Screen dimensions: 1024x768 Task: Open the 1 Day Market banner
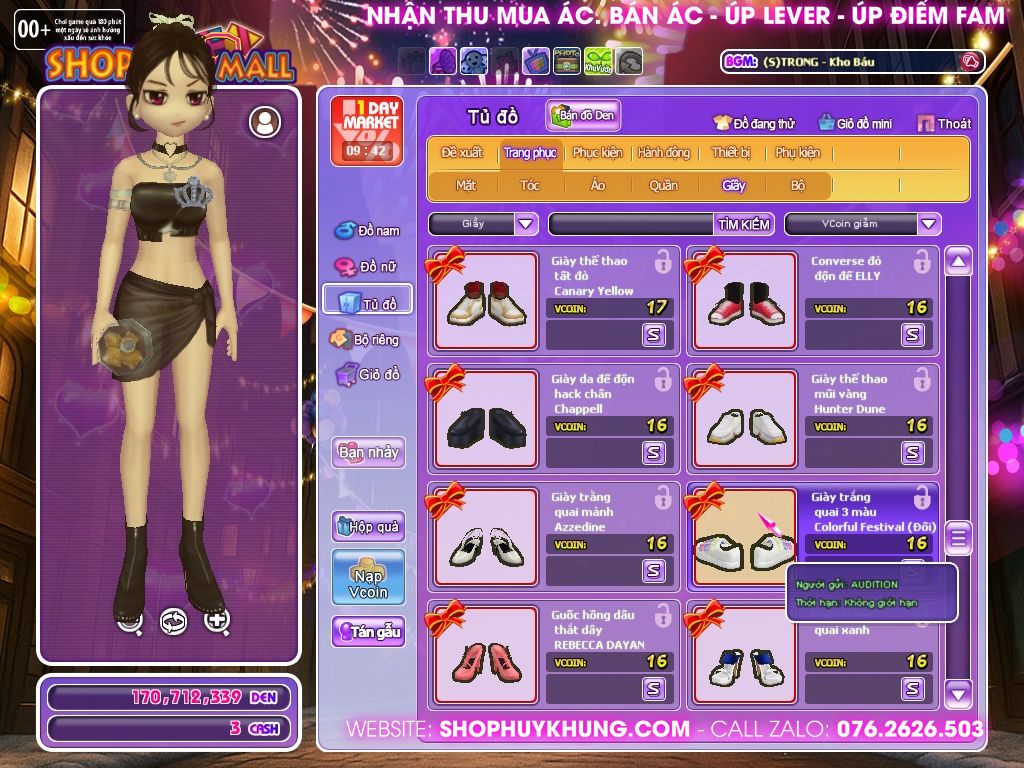click(x=366, y=130)
